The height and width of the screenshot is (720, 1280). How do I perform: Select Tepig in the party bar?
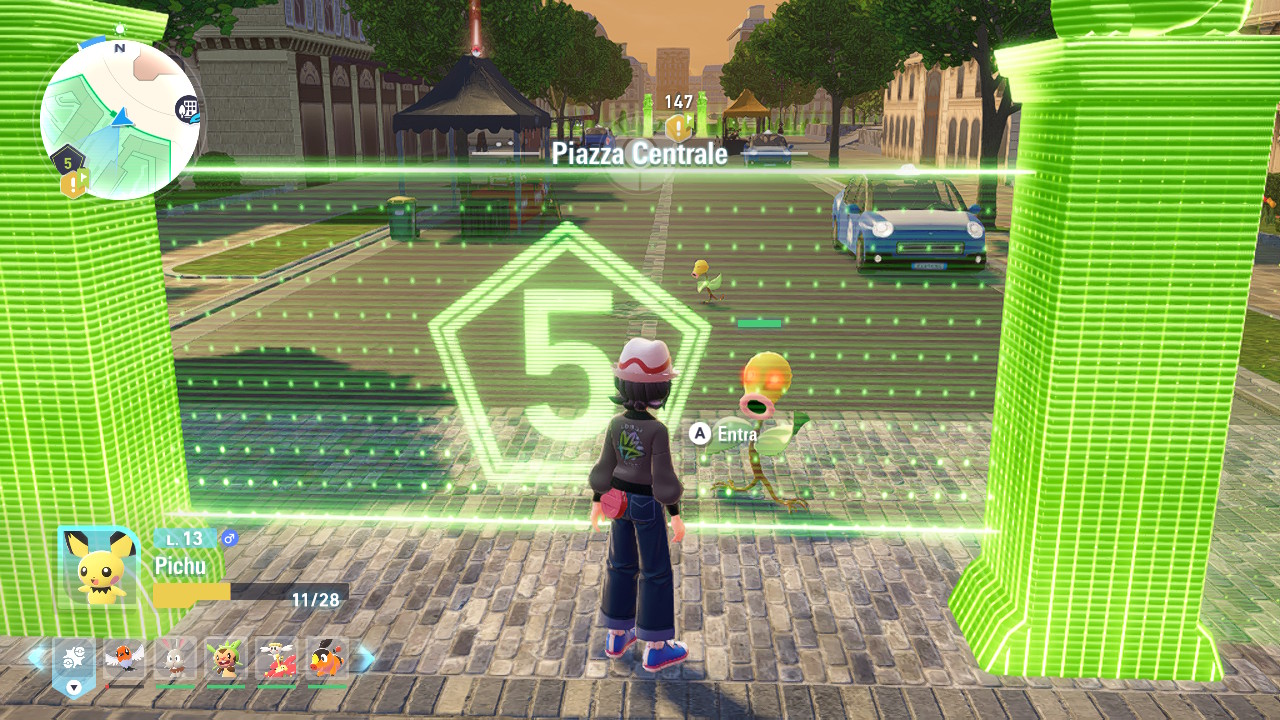click(327, 660)
